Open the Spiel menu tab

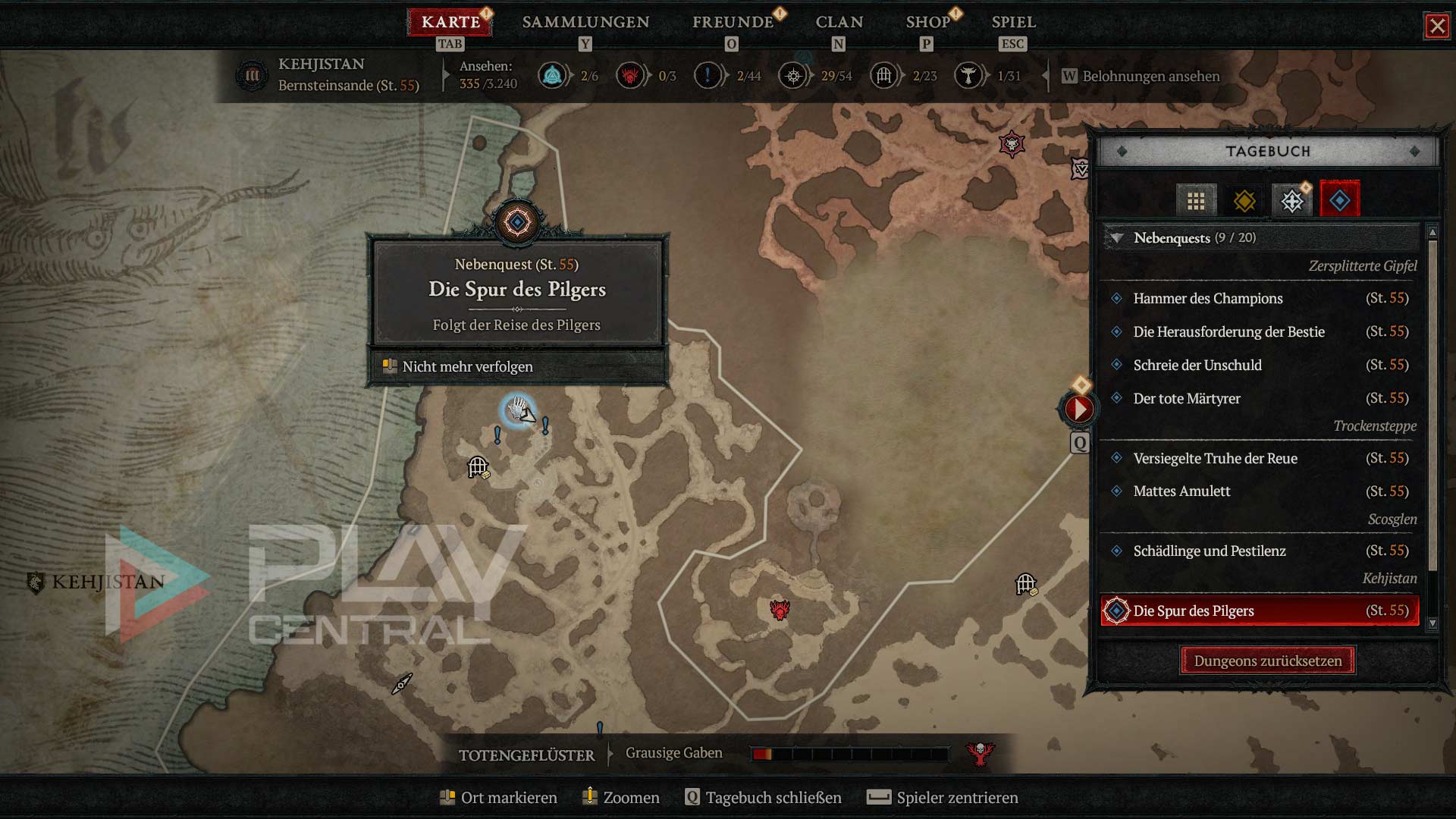click(x=1013, y=22)
